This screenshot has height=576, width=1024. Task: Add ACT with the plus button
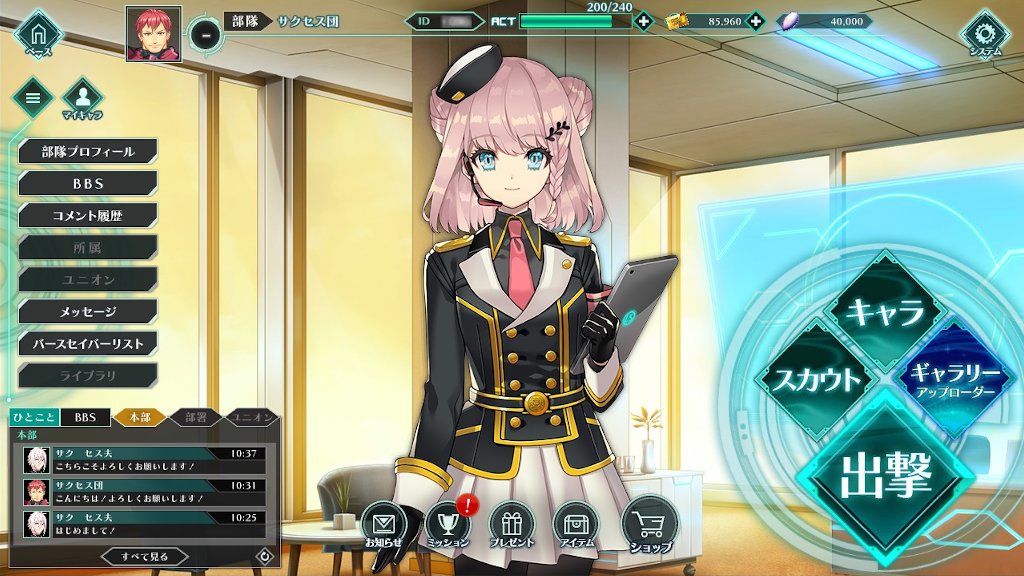[x=643, y=21]
